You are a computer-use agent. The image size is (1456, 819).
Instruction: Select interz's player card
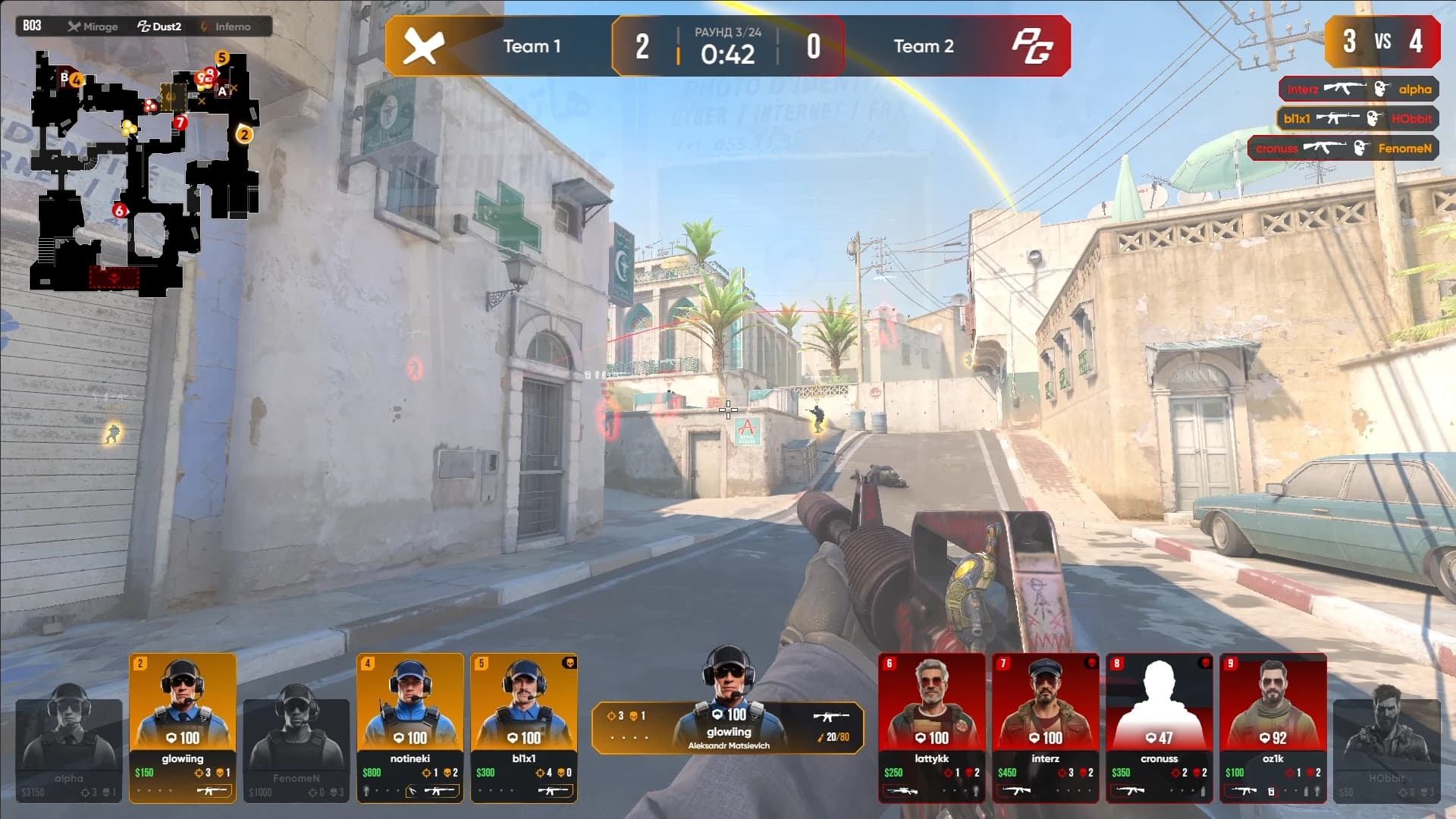(x=1045, y=726)
